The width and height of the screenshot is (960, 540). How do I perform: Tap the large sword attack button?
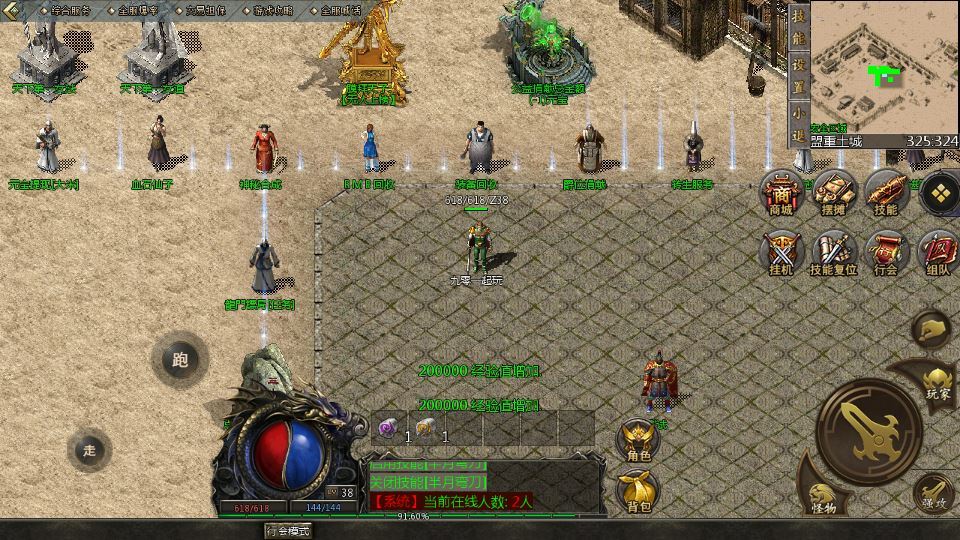coord(868,425)
